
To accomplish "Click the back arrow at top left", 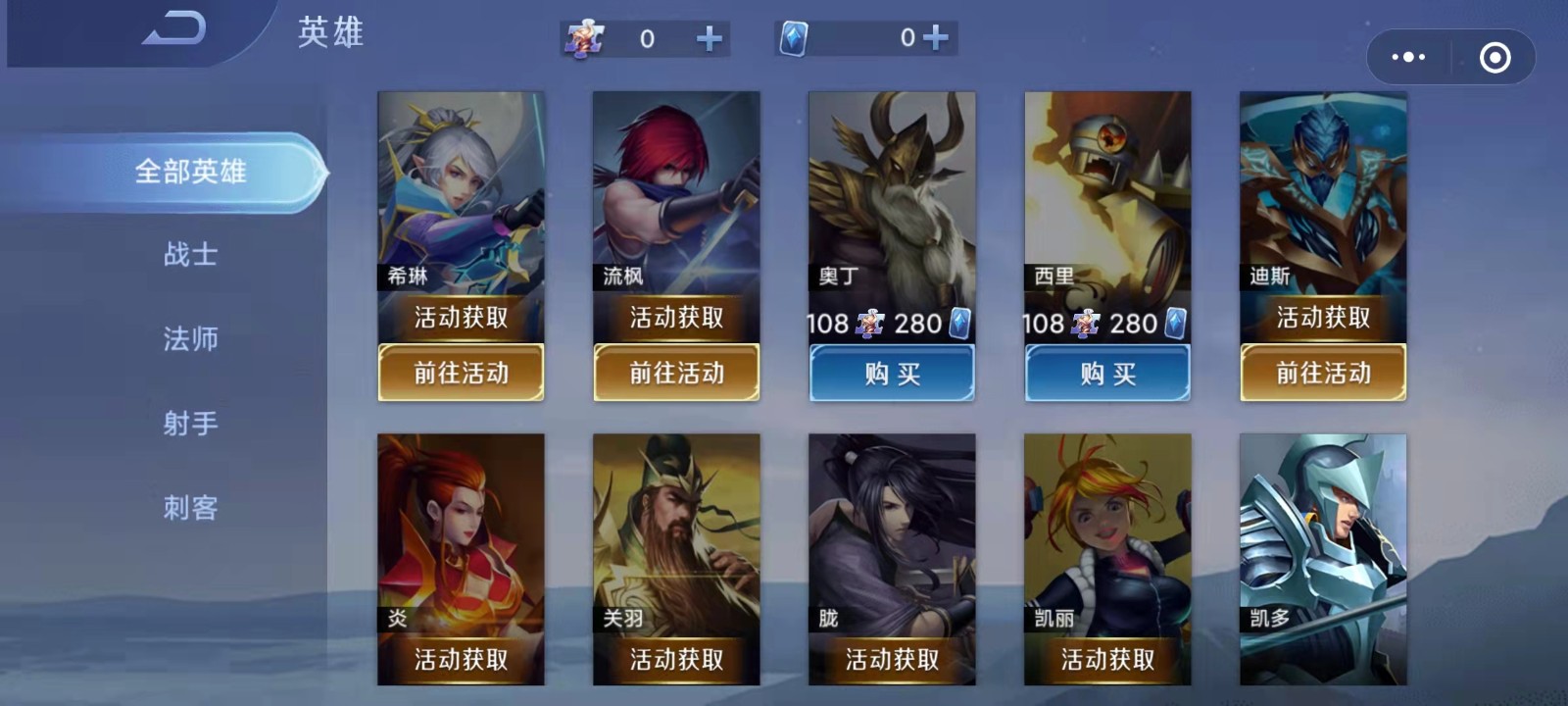I will click(174, 29).
